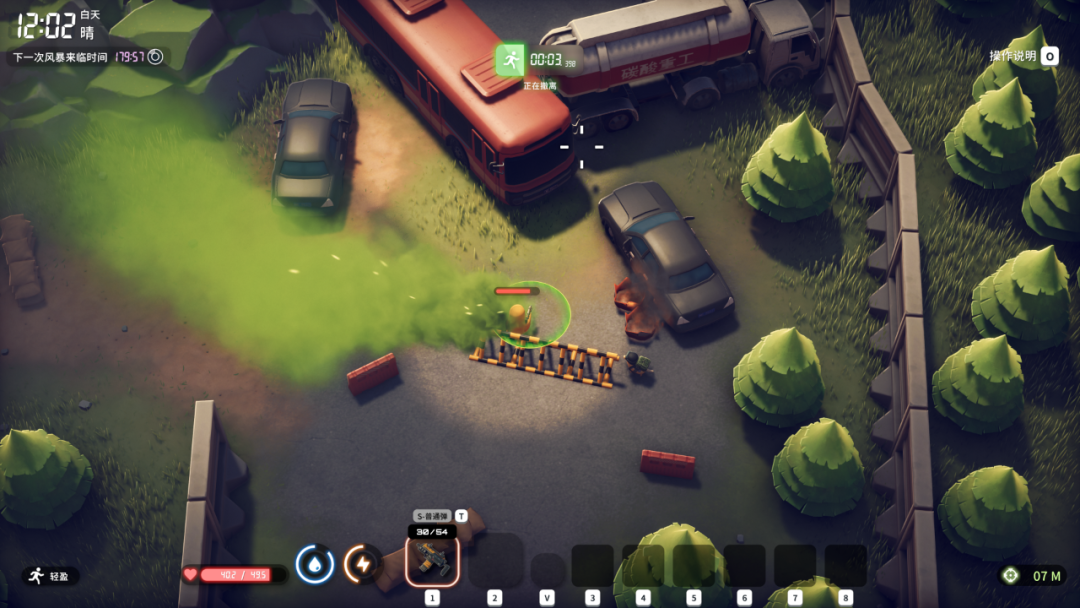Image resolution: width=1080 pixels, height=608 pixels.
Task: Click the orange lightning bolt energy icon
Action: click(363, 564)
